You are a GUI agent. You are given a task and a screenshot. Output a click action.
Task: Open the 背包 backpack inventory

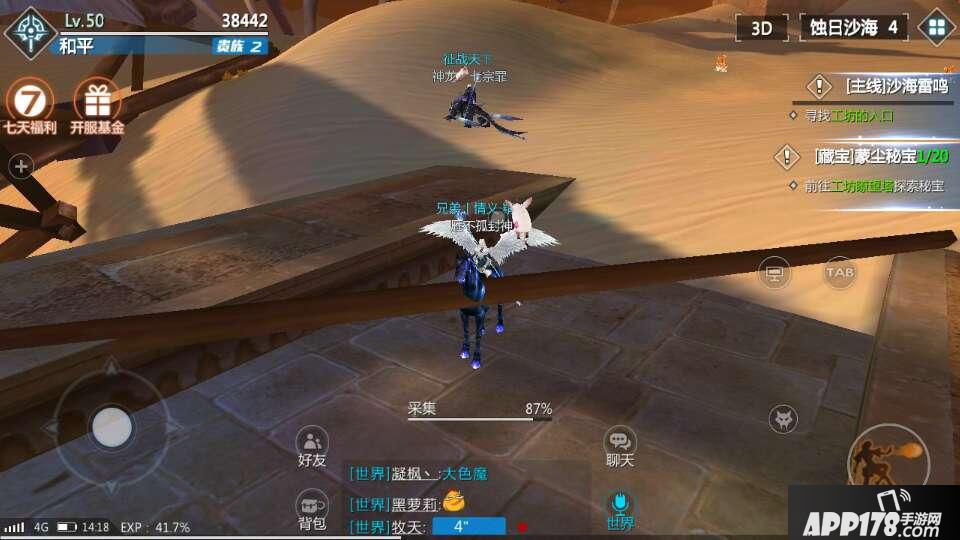(312, 510)
